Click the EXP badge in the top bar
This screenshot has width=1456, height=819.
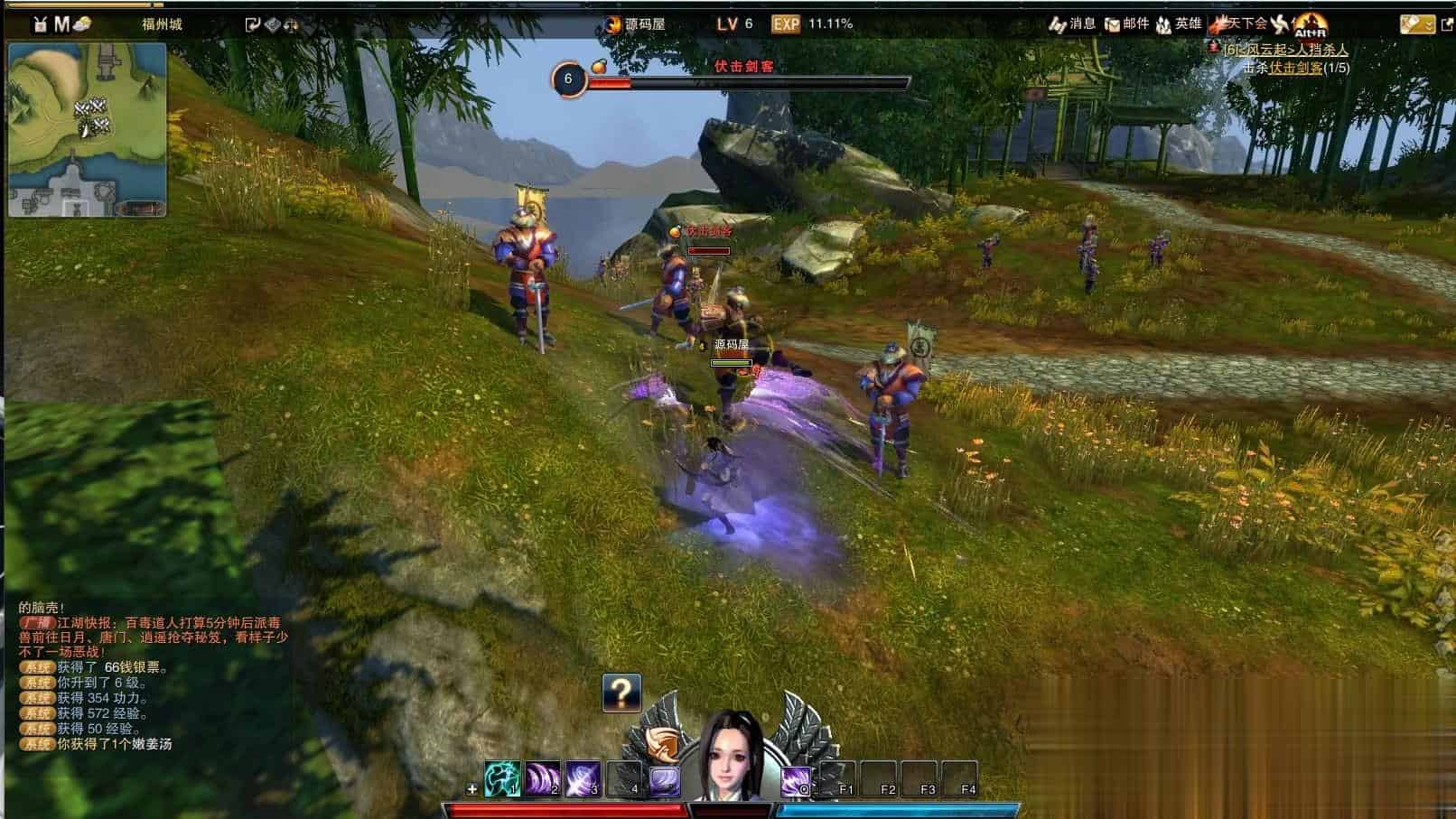pyautogui.click(x=786, y=24)
